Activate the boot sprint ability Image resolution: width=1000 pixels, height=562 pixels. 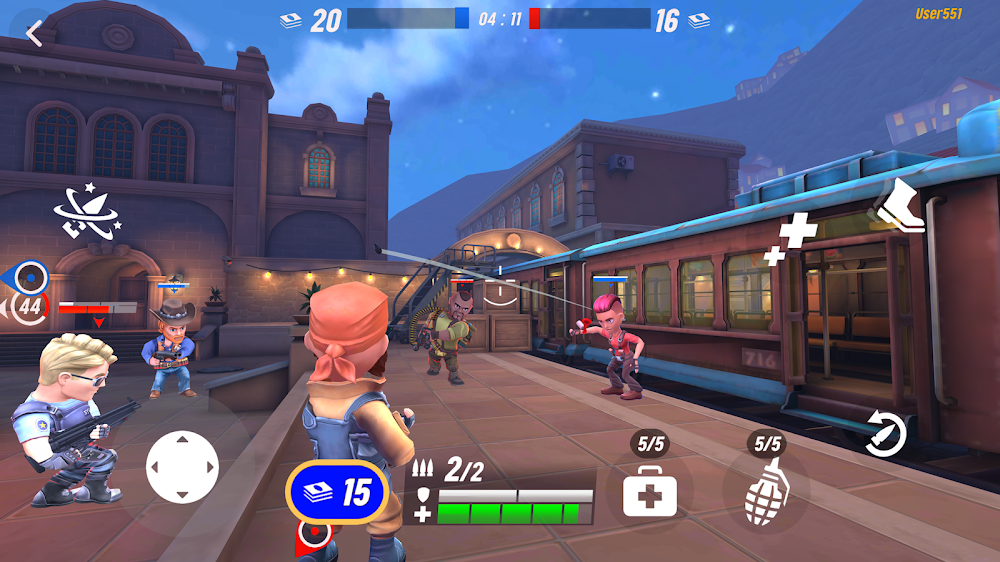pyautogui.click(x=897, y=206)
